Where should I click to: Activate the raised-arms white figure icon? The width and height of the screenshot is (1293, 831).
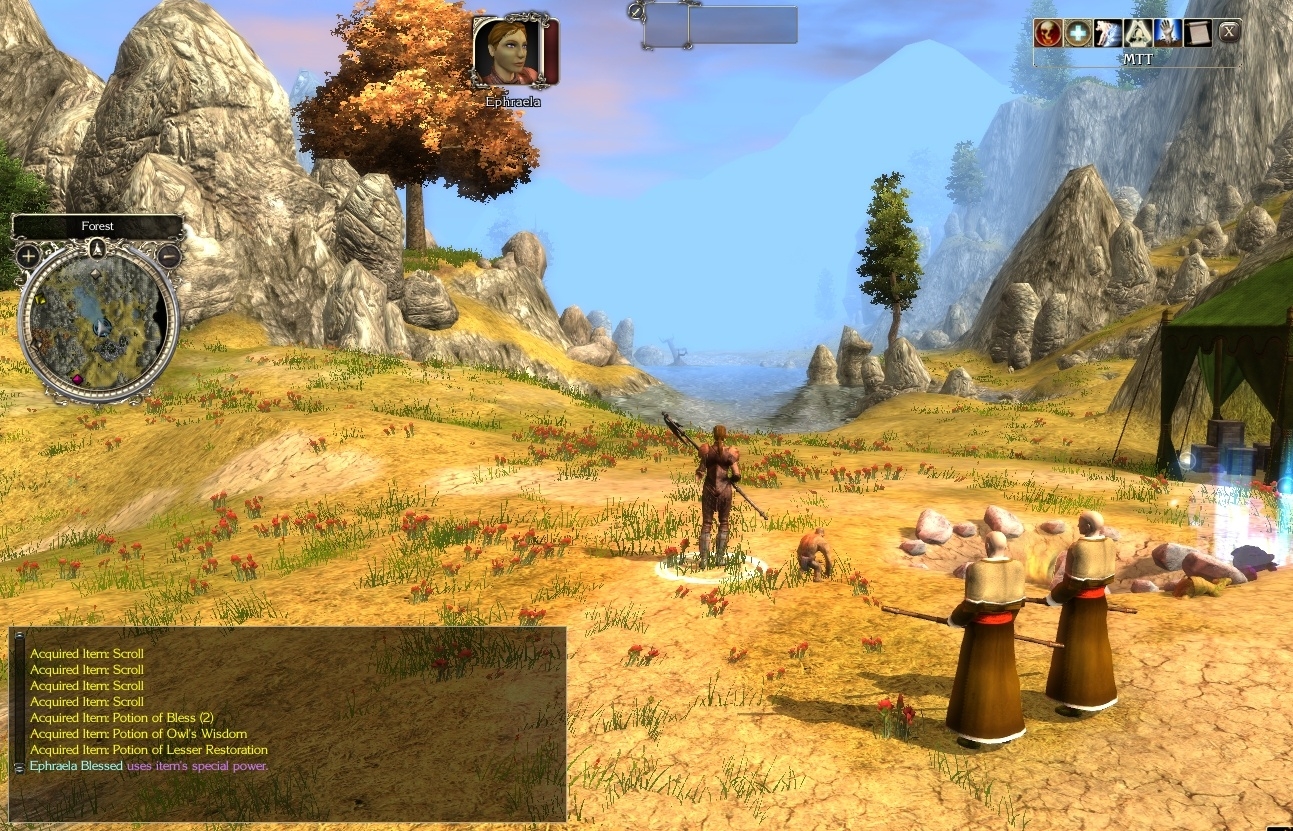point(1138,33)
